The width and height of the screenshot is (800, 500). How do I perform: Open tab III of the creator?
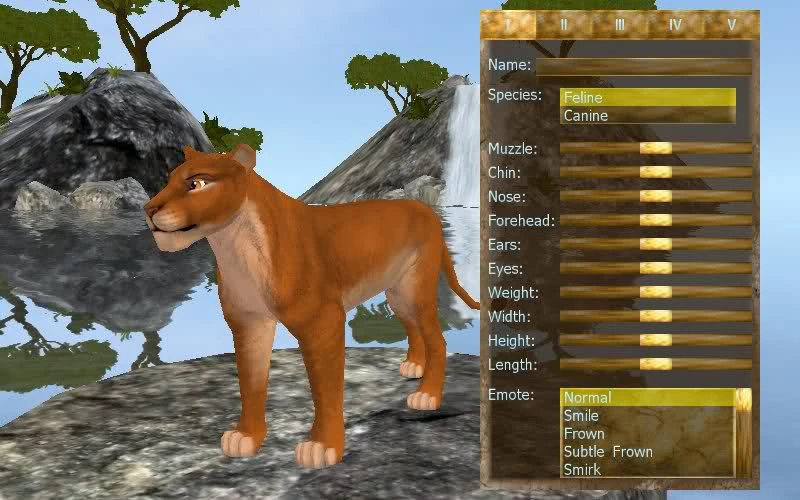click(620, 23)
